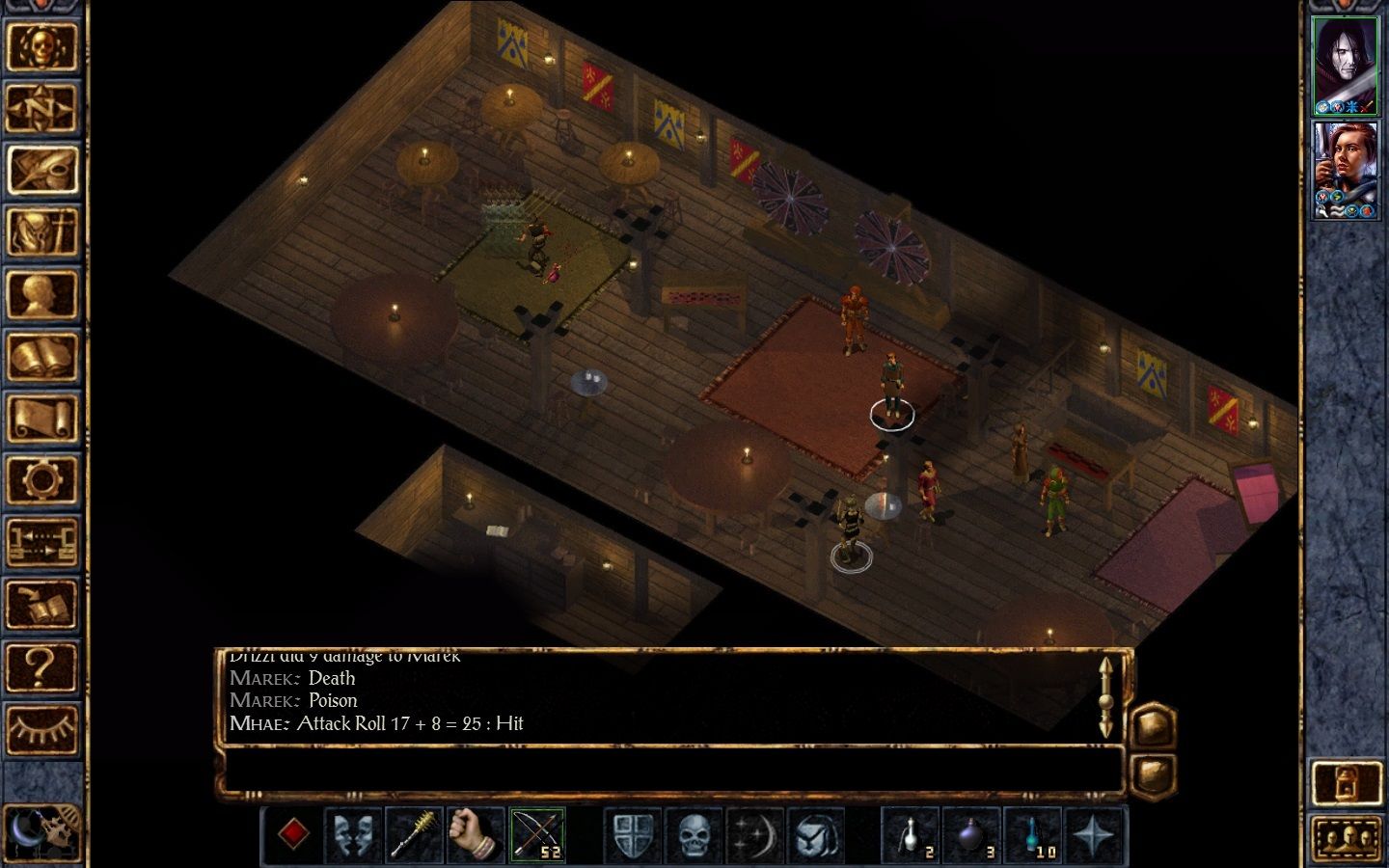Screen dimensions: 1389x868
Task: Open the options gear button
Action: coord(41,480)
